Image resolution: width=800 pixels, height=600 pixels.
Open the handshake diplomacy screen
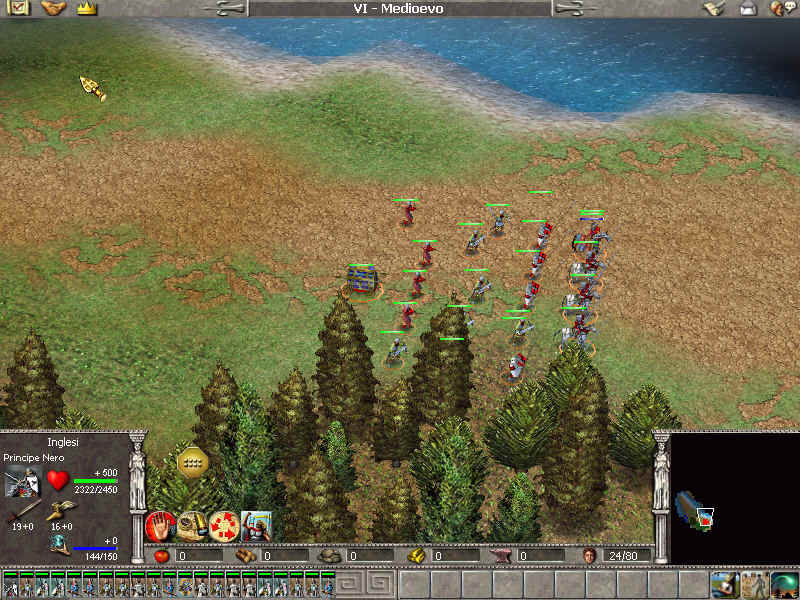[53, 9]
